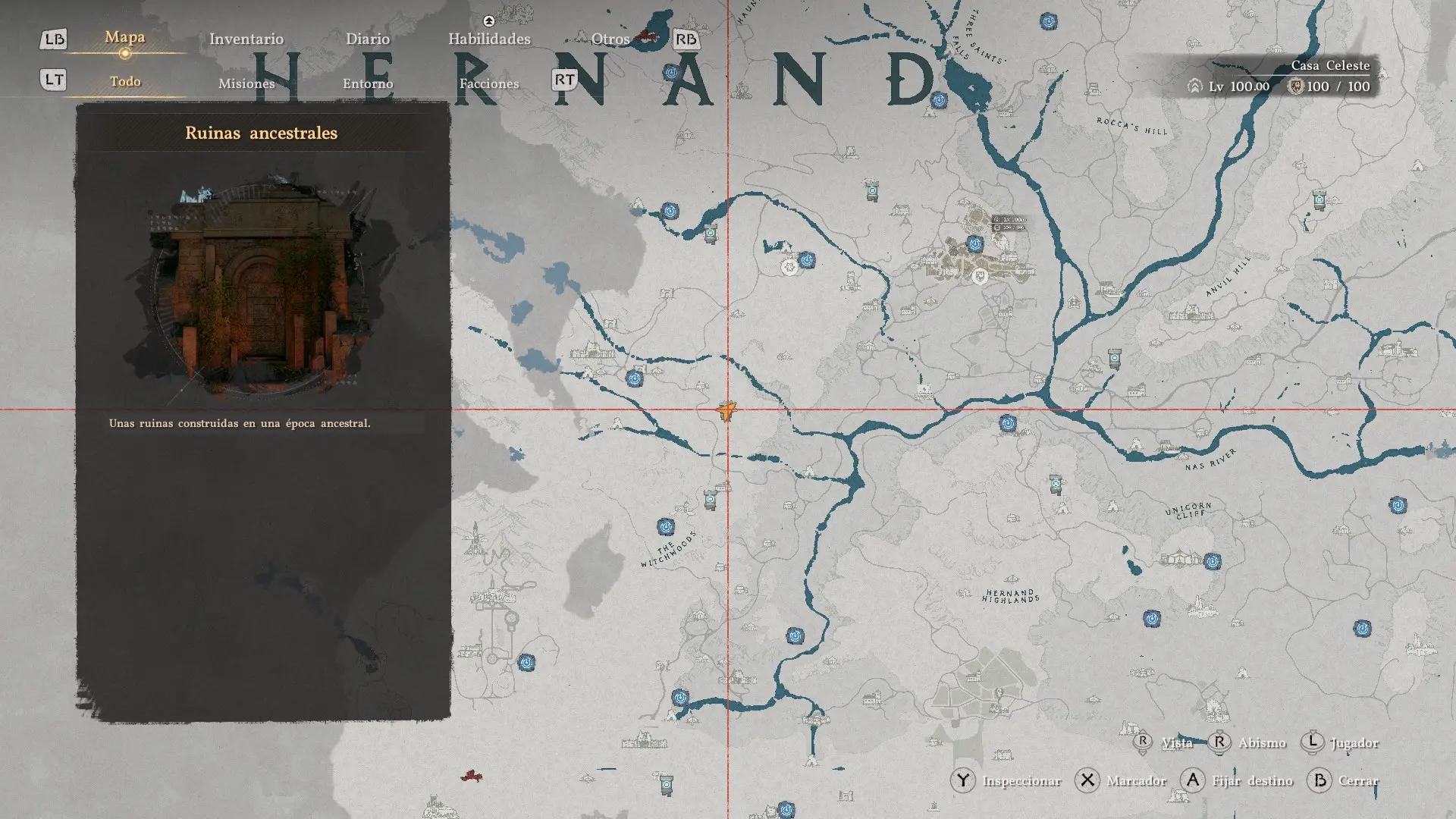Screen dimensions: 1456x819
Task: Open the Inventario tab
Action: coord(246,39)
